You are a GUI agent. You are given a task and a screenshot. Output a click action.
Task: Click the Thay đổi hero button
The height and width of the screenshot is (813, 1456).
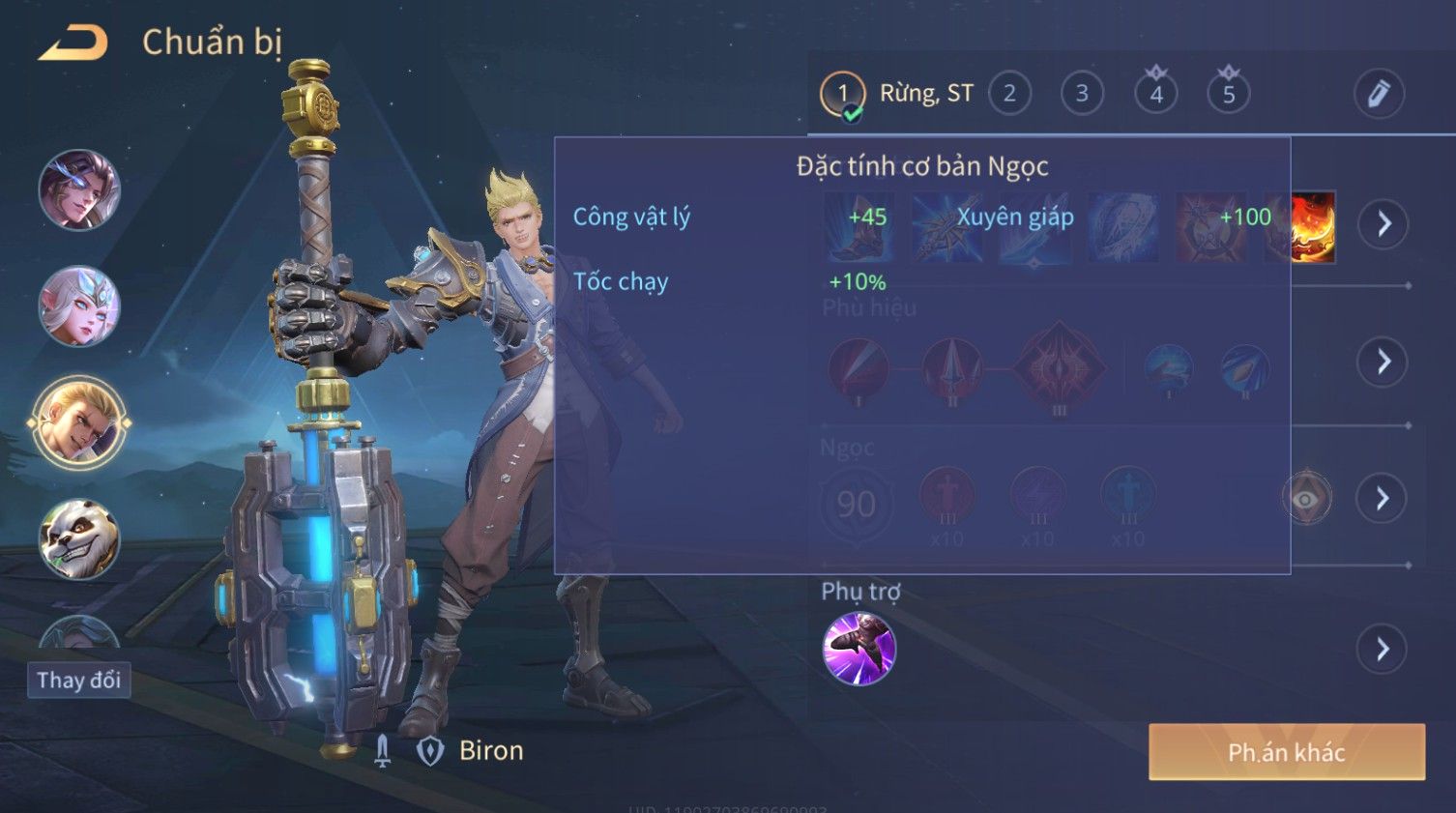78,681
